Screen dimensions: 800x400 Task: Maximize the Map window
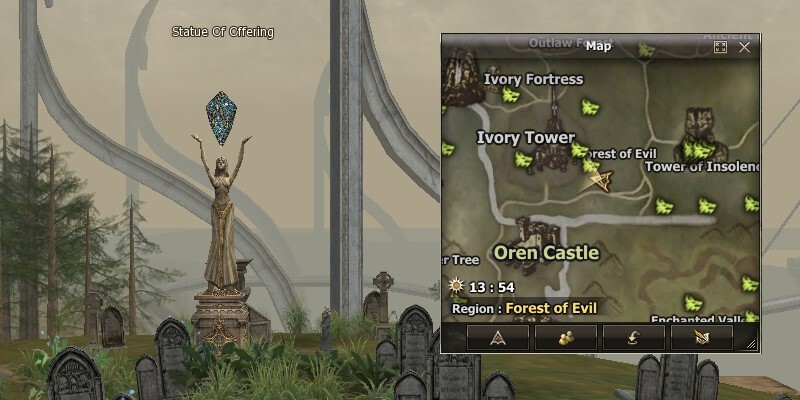click(720, 47)
